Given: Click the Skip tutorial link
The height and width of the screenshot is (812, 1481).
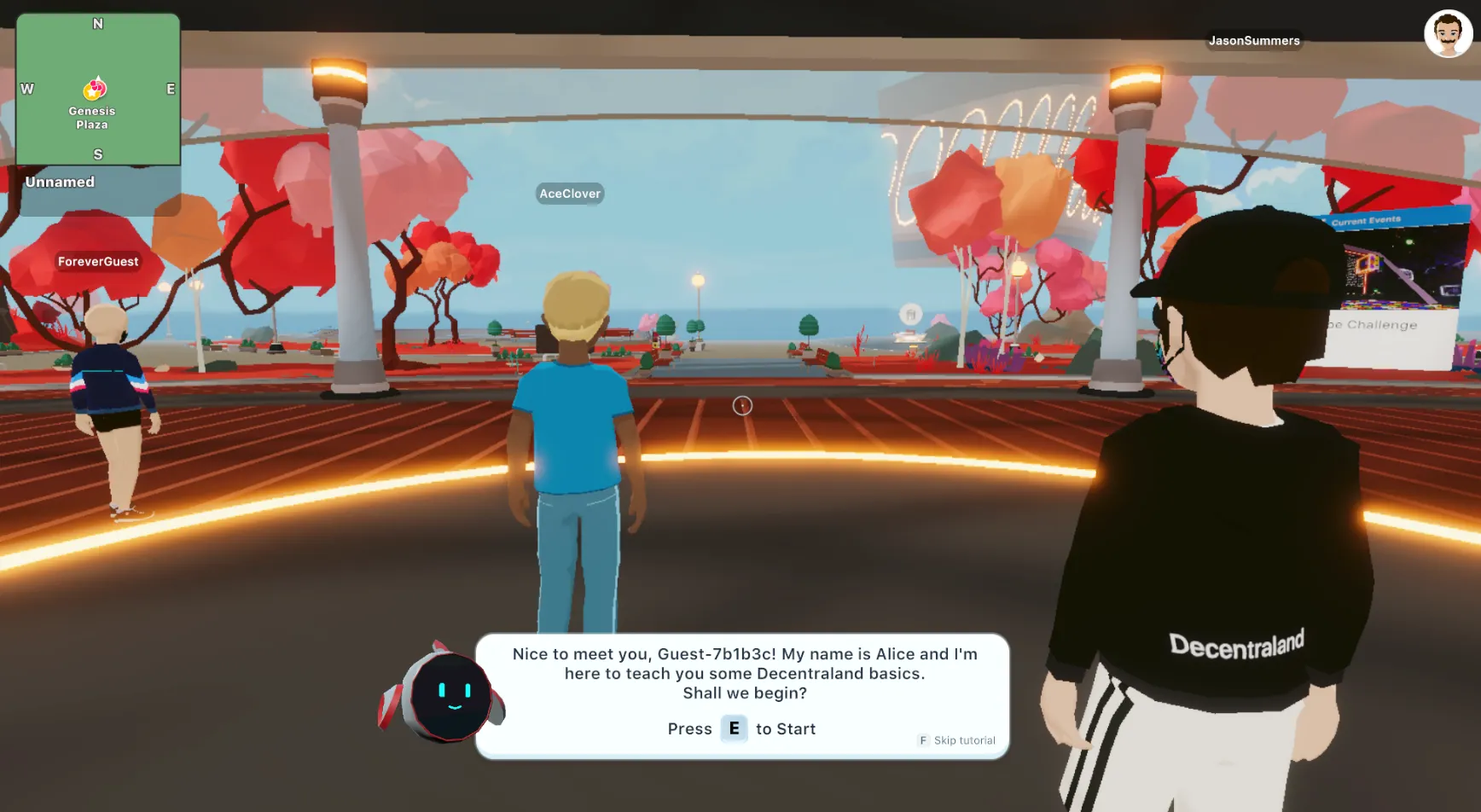Looking at the screenshot, I should 962,740.
